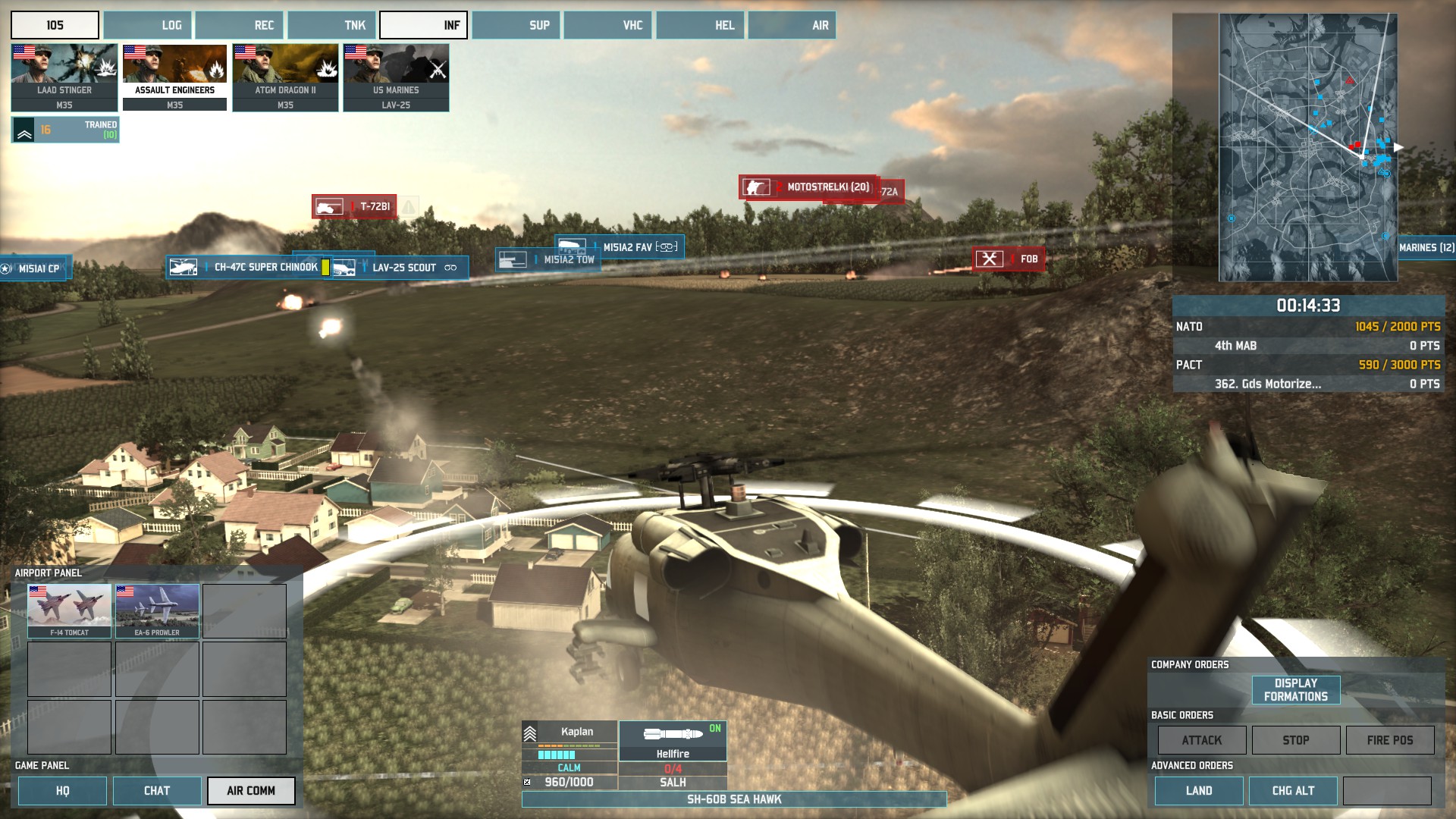Screen dimensions: 1456x819
Task: Select the EA-6 Prowler aircraft slot
Action: pyautogui.click(x=157, y=610)
